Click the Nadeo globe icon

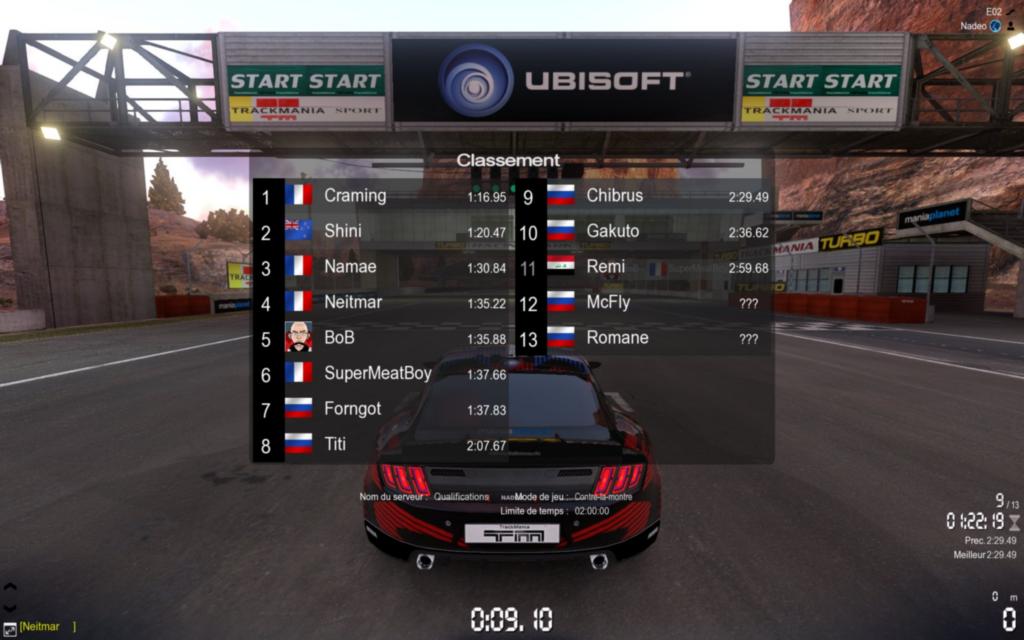995,26
